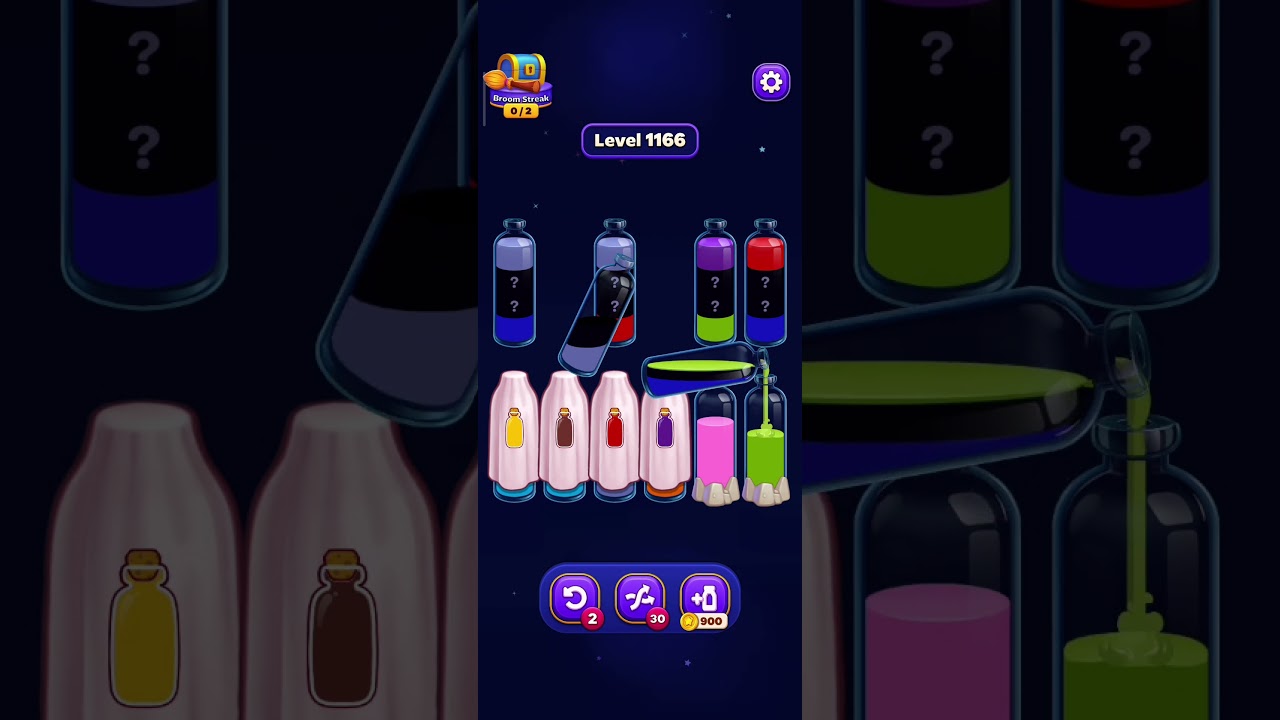Tap the Undo arrow icon
This screenshot has width=1280, height=720.
pos(575,598)
